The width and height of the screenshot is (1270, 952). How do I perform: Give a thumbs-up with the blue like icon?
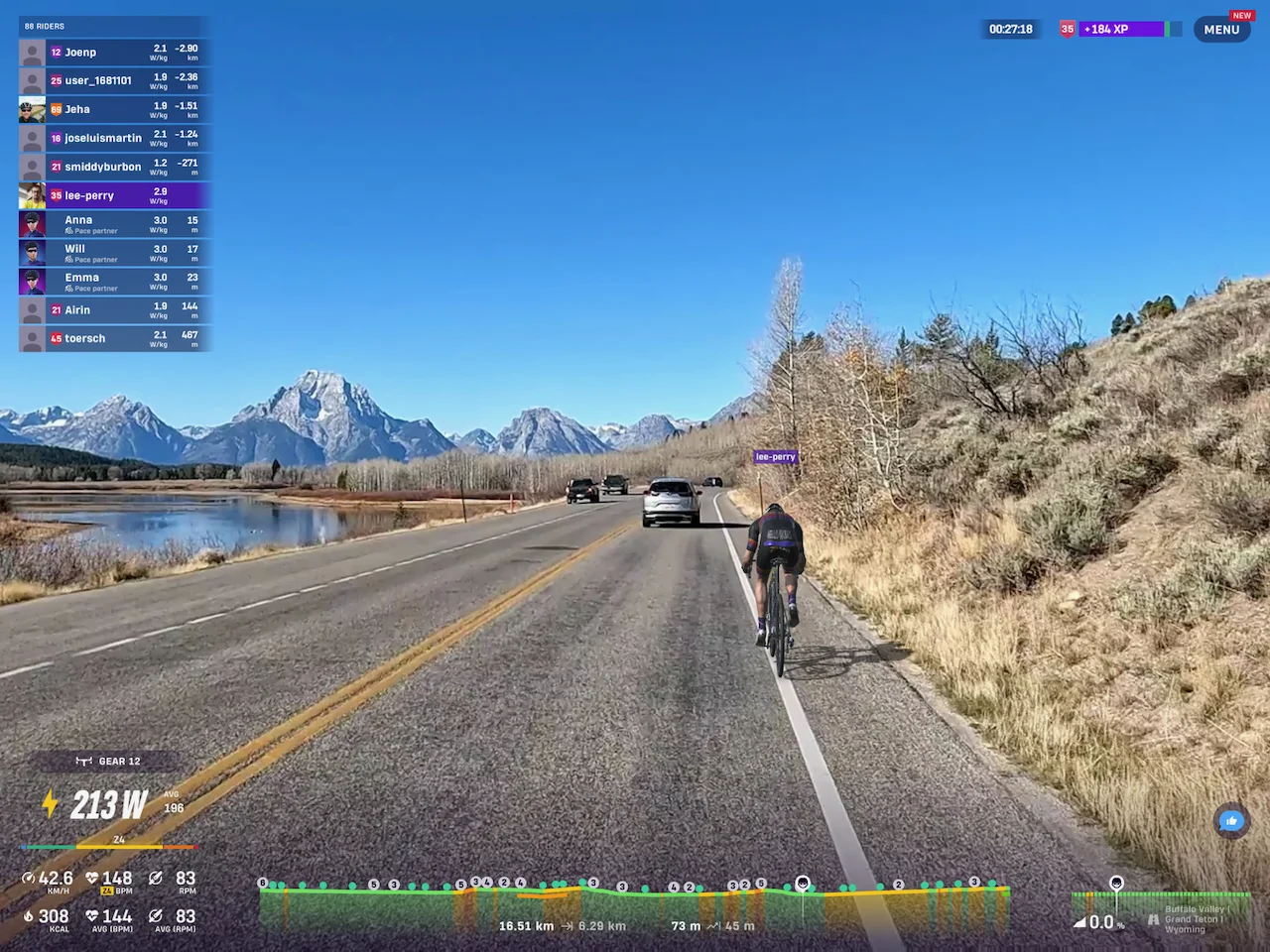click(x=1231, y=821)
